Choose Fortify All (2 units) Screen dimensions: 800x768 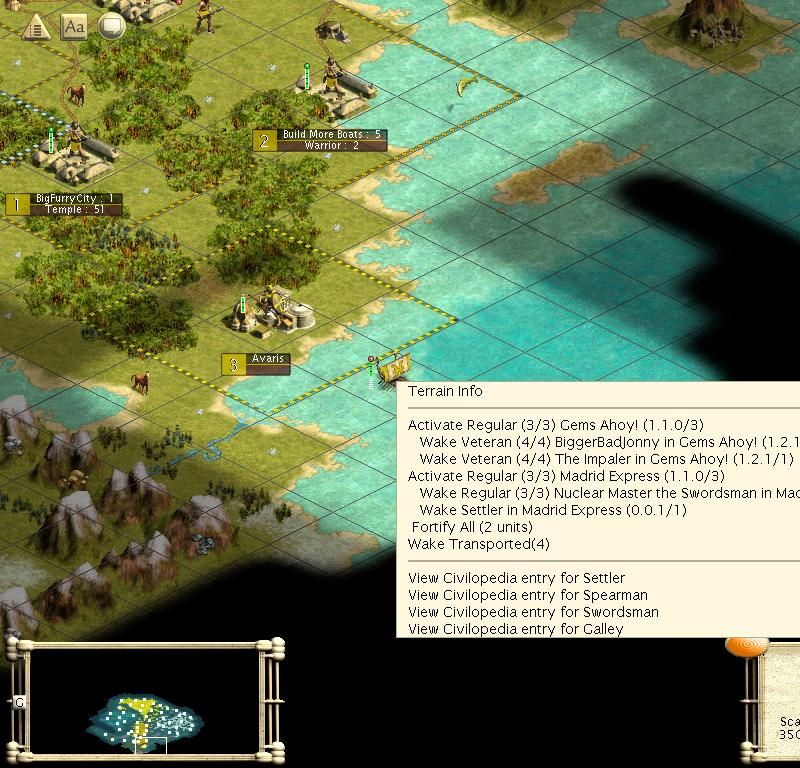(472, 527)
